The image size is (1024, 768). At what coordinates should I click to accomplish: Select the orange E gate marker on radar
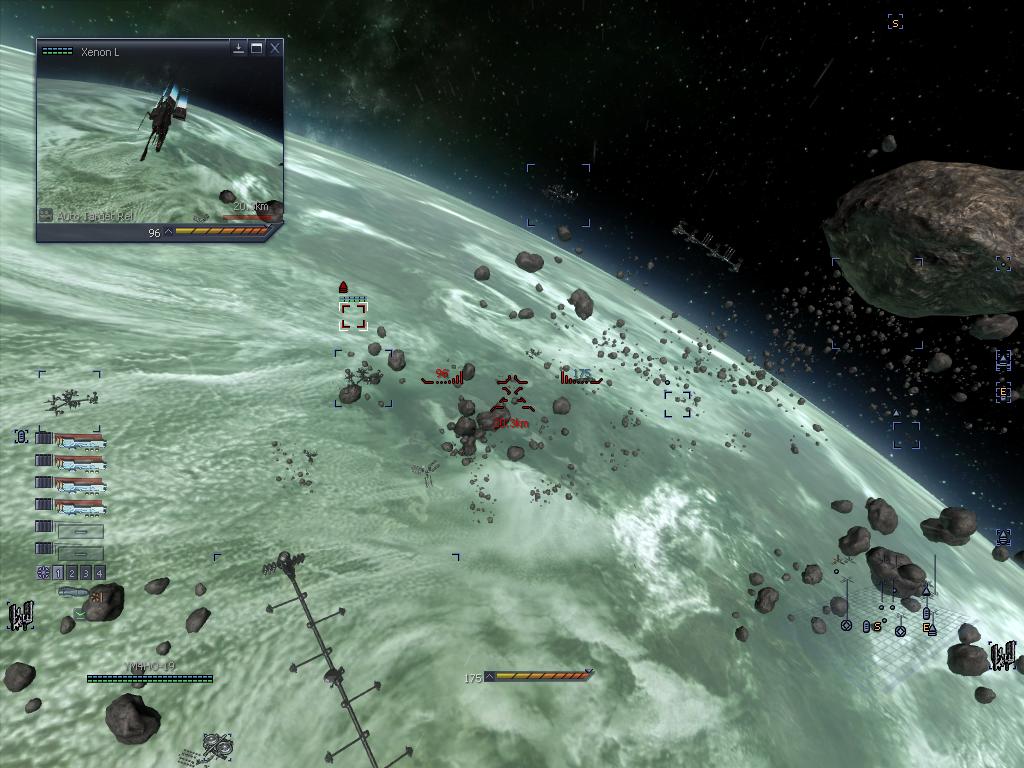927,629
